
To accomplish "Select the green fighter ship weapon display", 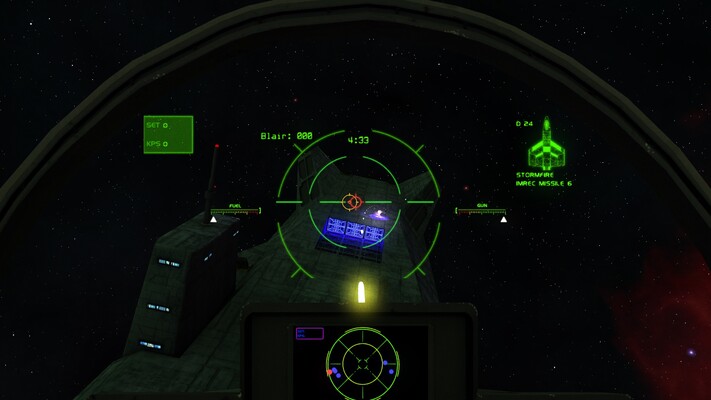I will point(546,146).
